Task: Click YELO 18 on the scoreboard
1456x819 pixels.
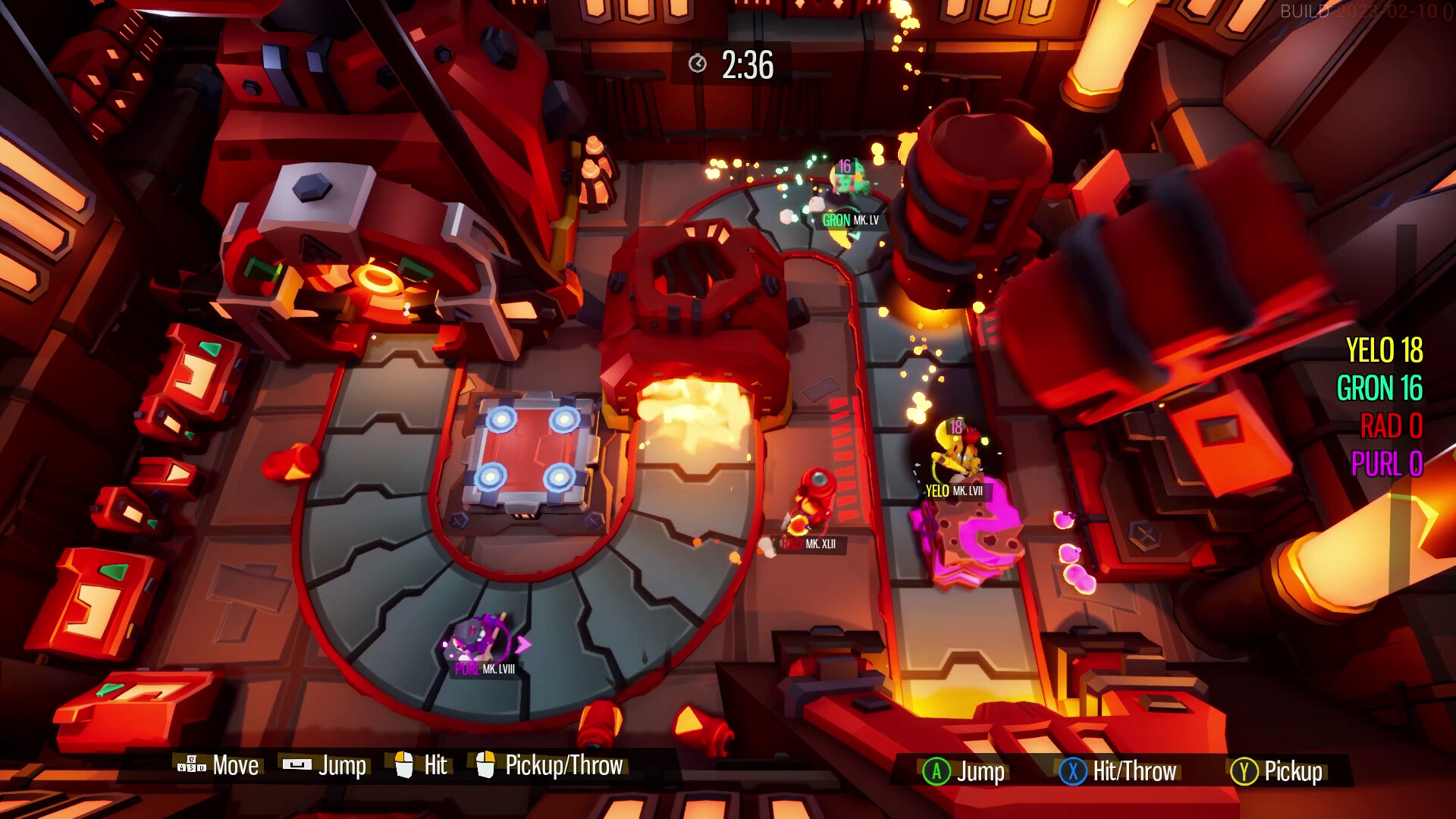Action: [1385, 351]
